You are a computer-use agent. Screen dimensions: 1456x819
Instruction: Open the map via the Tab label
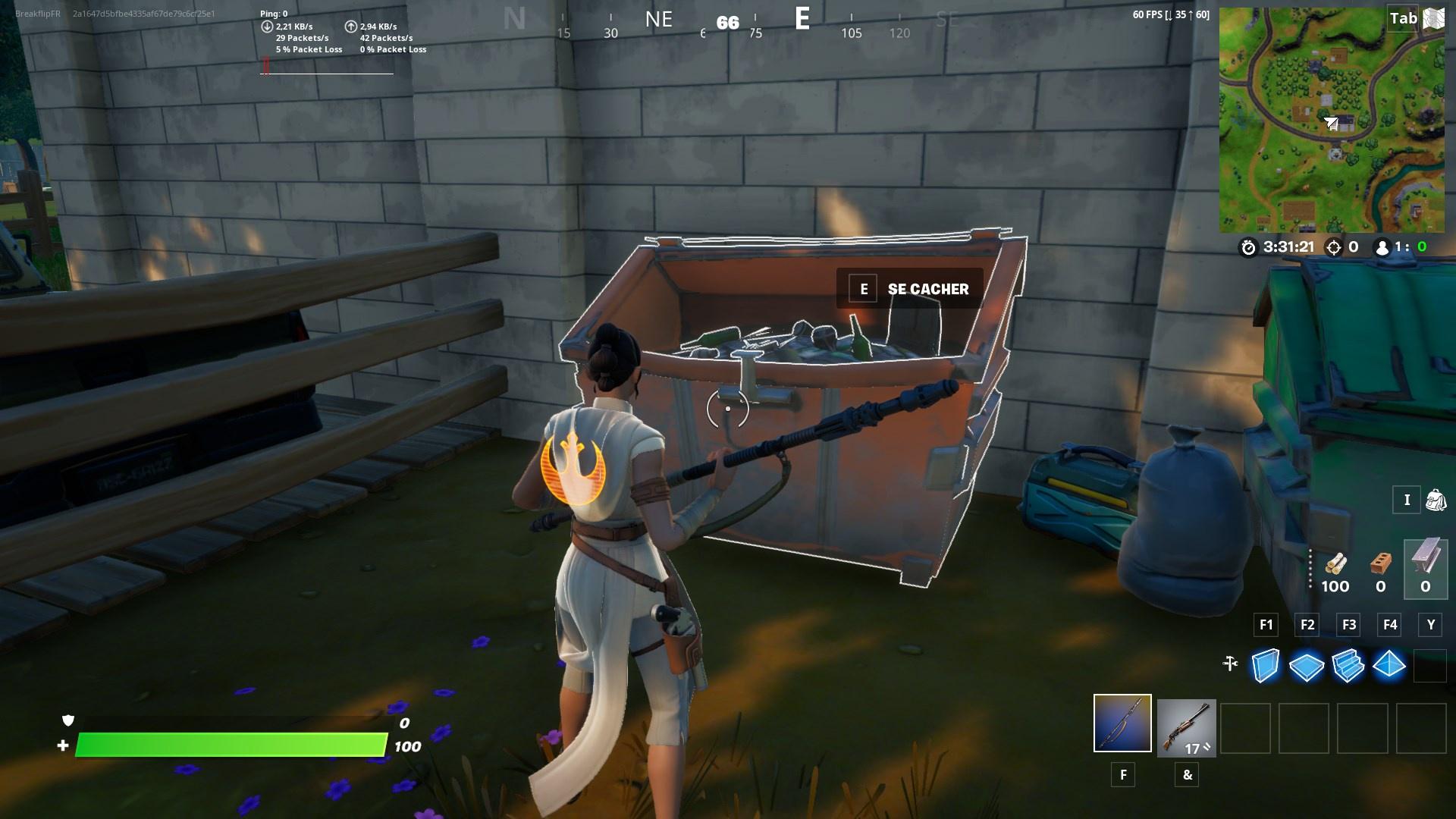point(1401,19)
